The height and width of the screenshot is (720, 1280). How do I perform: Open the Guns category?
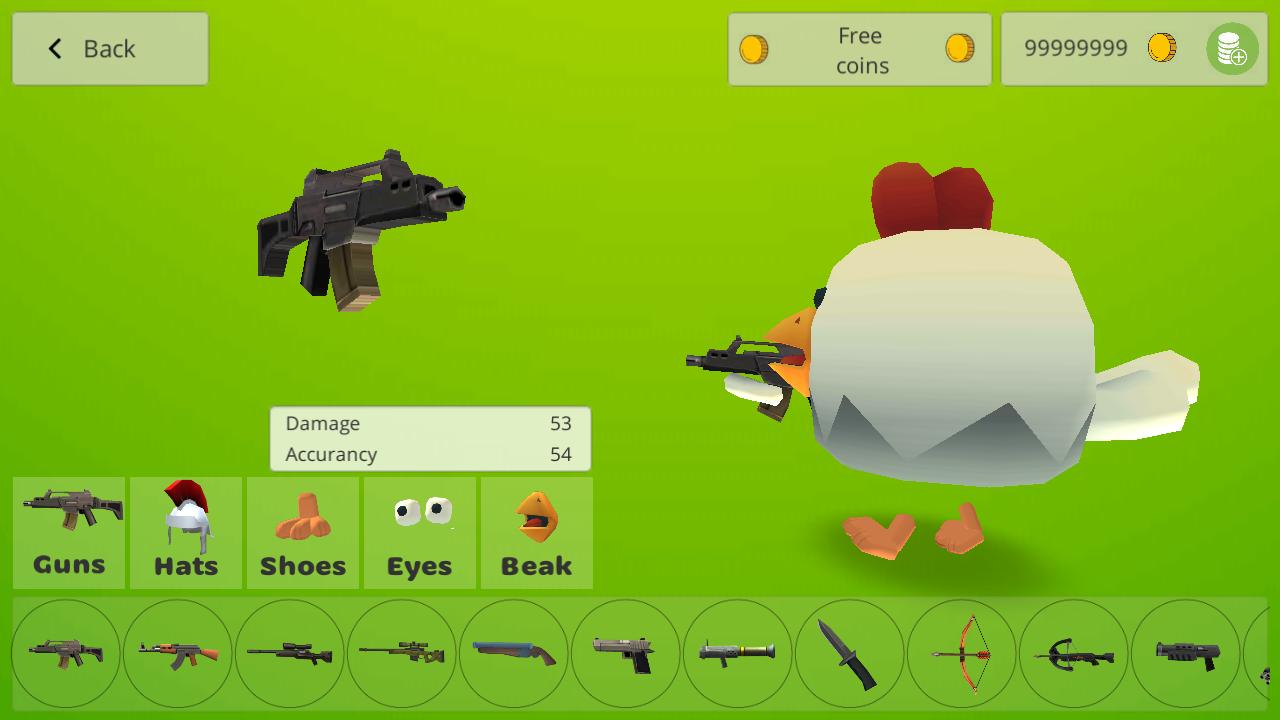click(67, 532)
